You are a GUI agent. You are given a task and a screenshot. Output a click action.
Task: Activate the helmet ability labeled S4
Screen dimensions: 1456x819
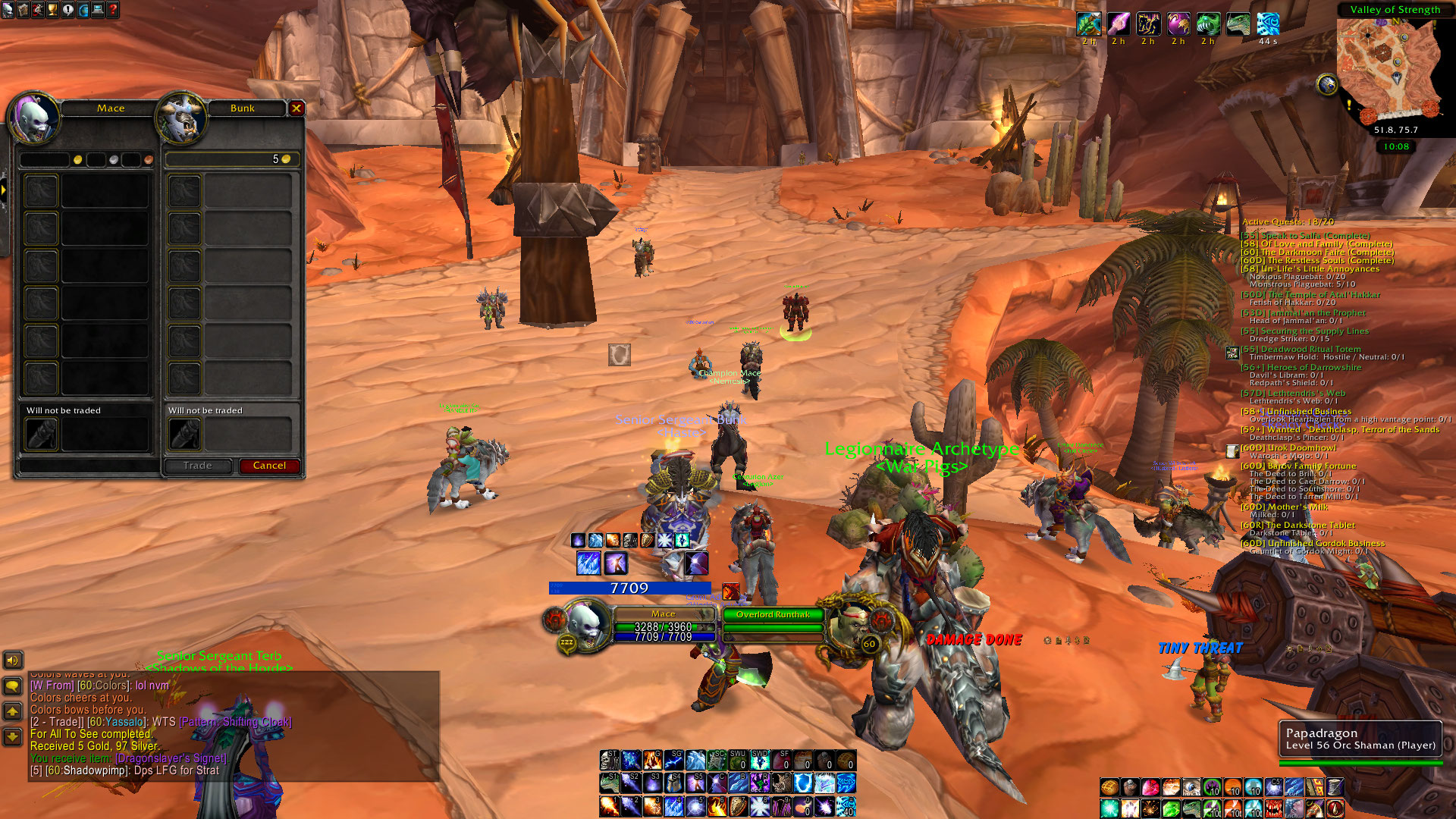[673, 783]
